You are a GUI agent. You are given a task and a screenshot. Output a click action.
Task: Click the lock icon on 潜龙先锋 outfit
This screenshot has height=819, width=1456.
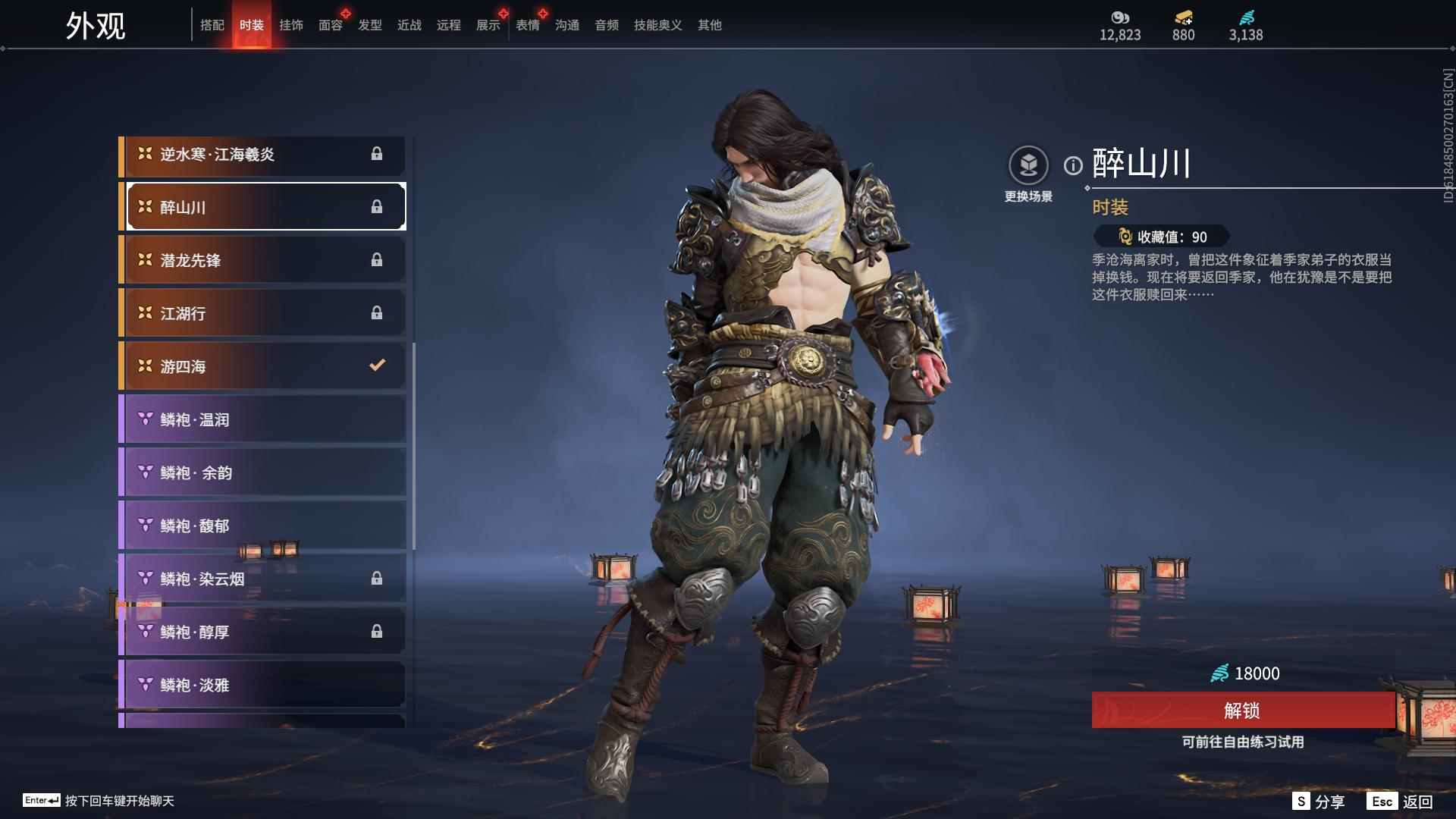pyautogui.click(x=377, y=259)
